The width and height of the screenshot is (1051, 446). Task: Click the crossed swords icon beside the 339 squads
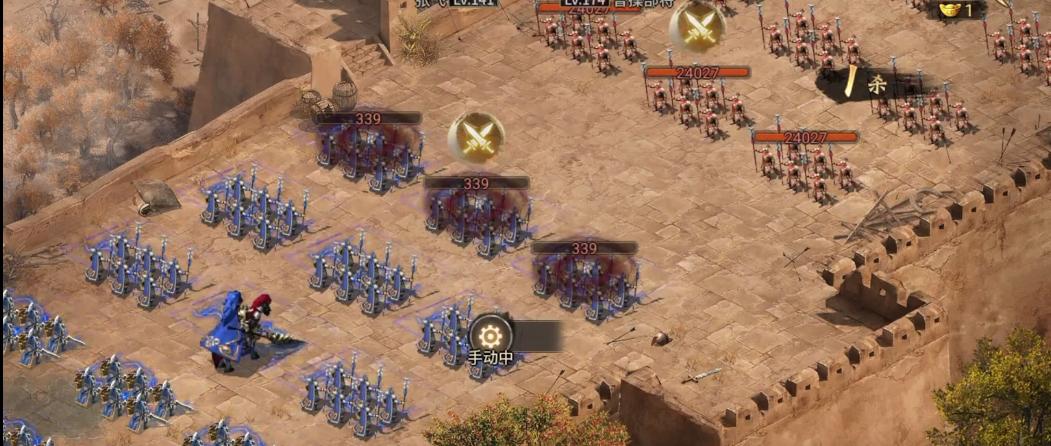coord(476,138)
